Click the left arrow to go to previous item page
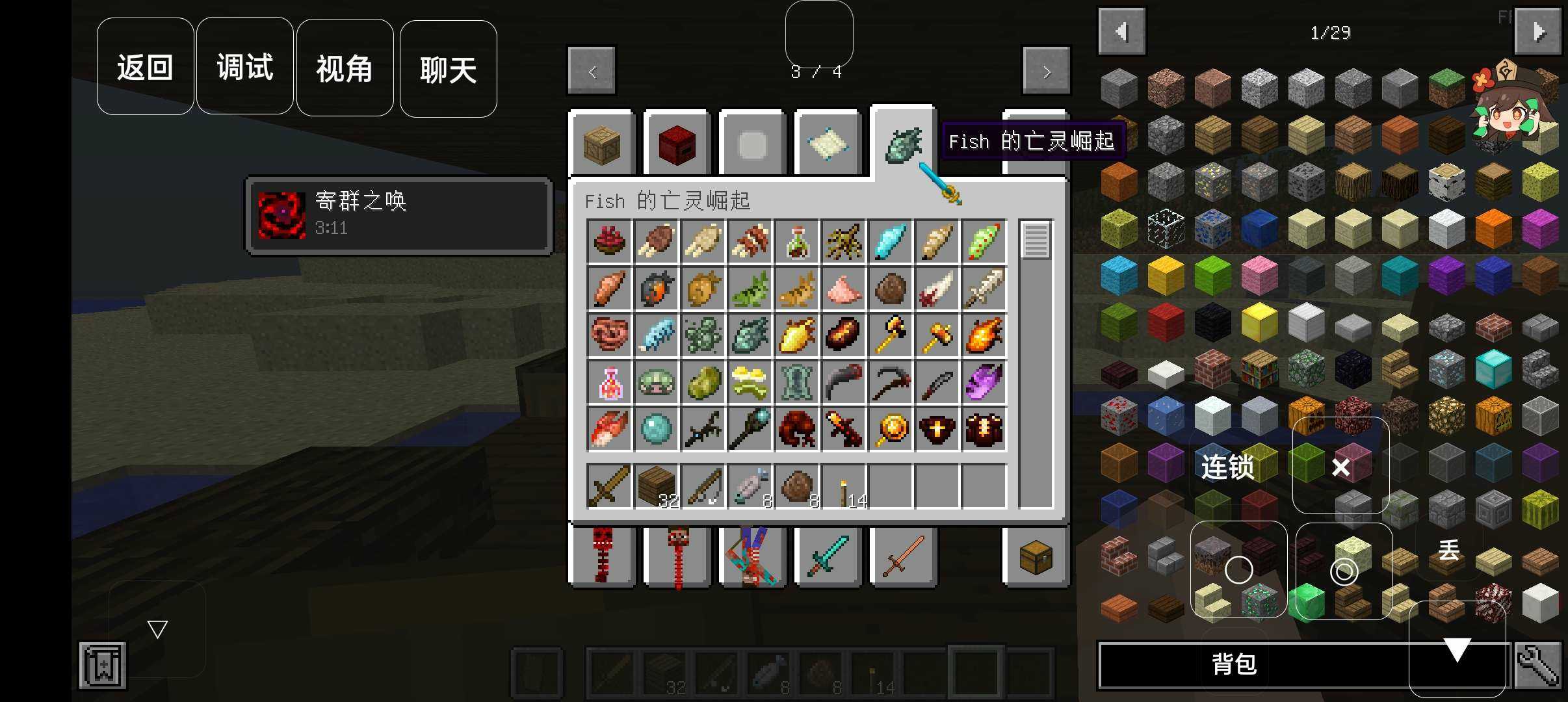Viewport: 1568px width, 702px height. click(x=591, y=70)
